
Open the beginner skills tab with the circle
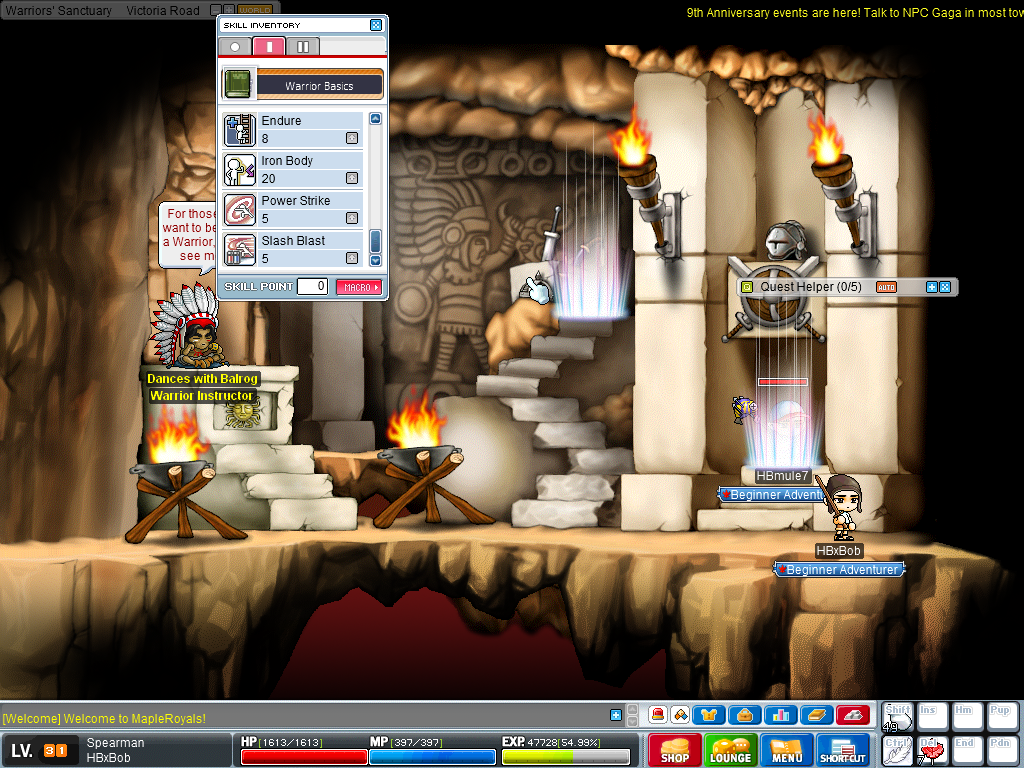(x=235, y=46)
